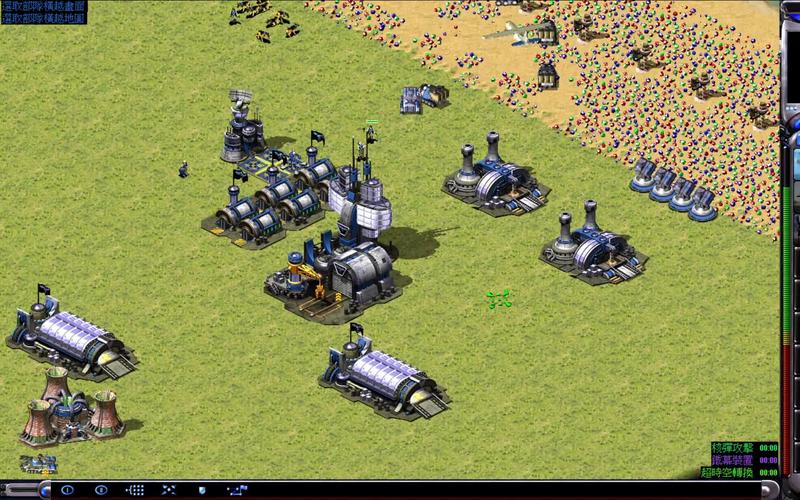Viewport: 800px width, 500px height.
Task: Activate the shield guard command
Action: (x=202, y=490)
